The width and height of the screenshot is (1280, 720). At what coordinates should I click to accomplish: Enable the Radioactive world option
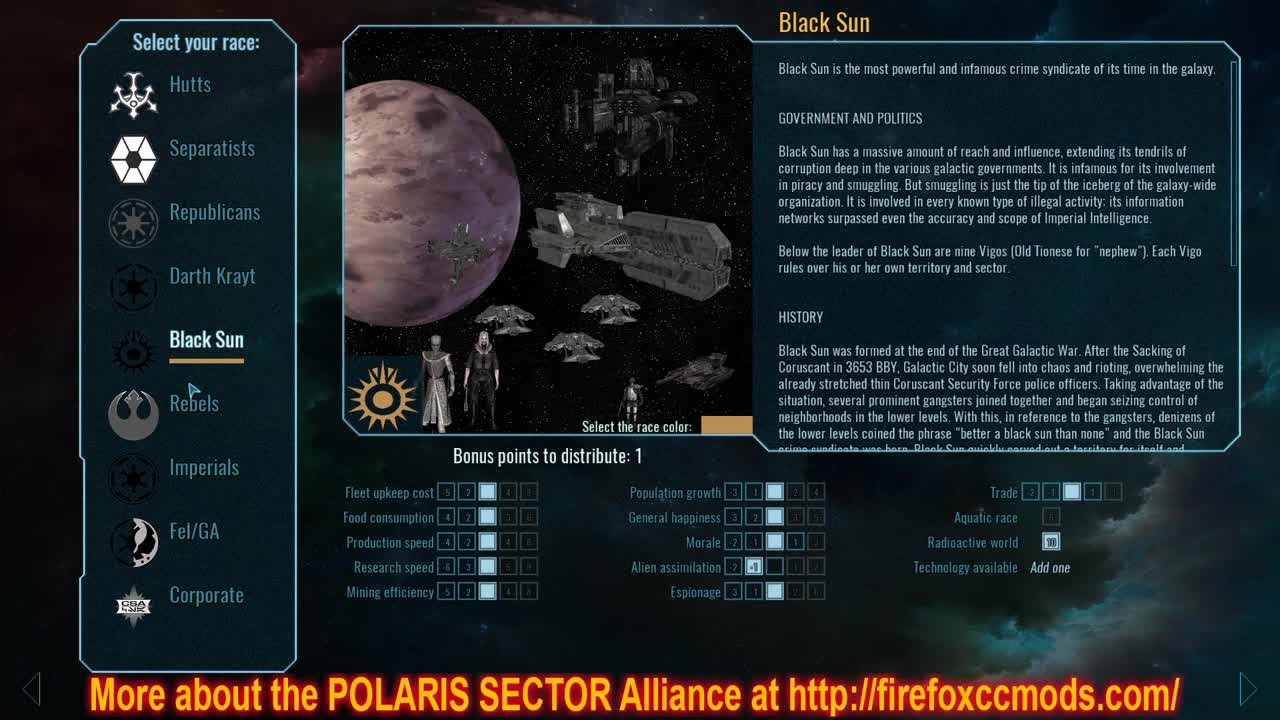1052,542
